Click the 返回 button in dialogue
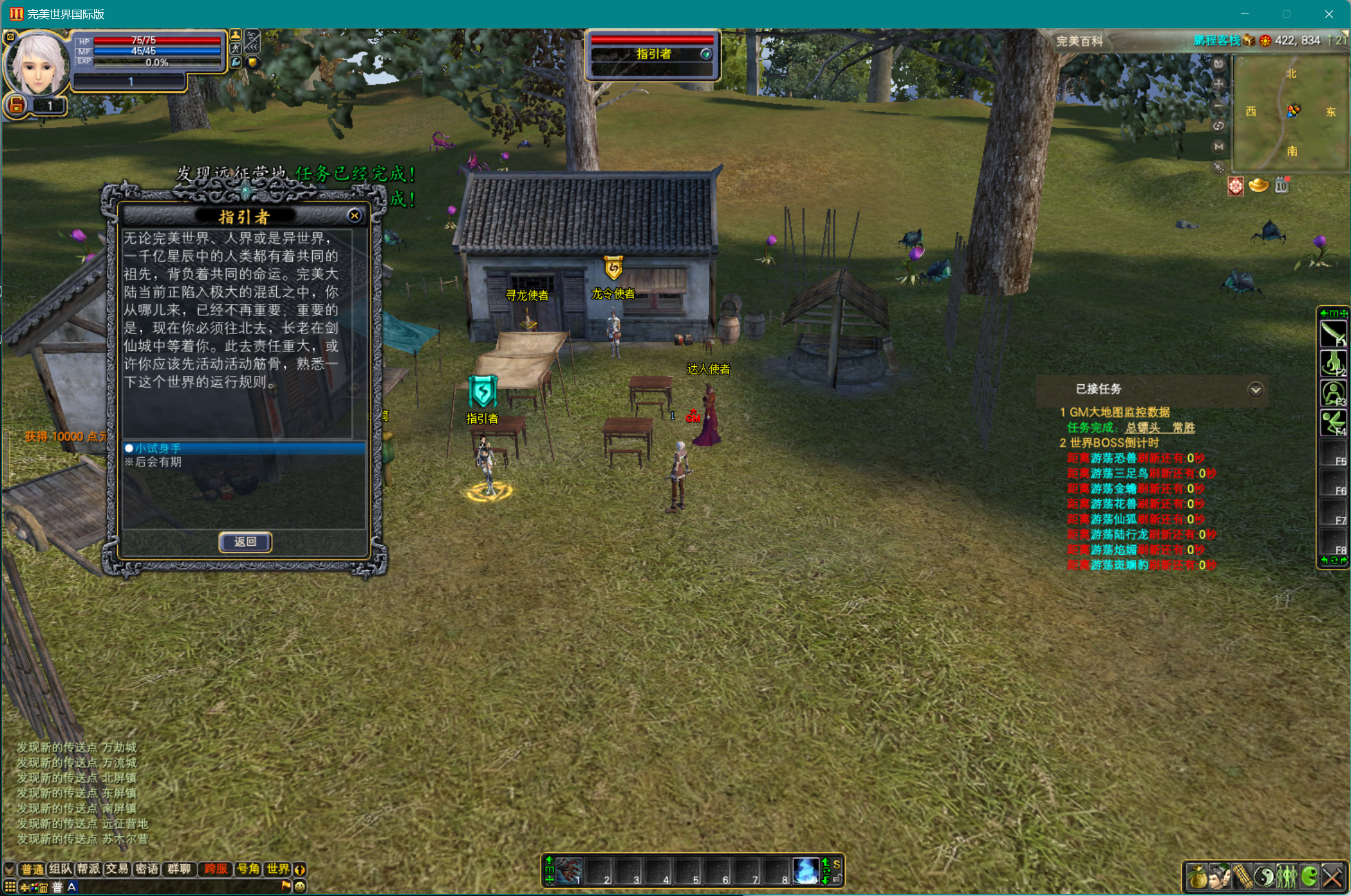This screenshot has height=896, width=1351. pos(245,542)
